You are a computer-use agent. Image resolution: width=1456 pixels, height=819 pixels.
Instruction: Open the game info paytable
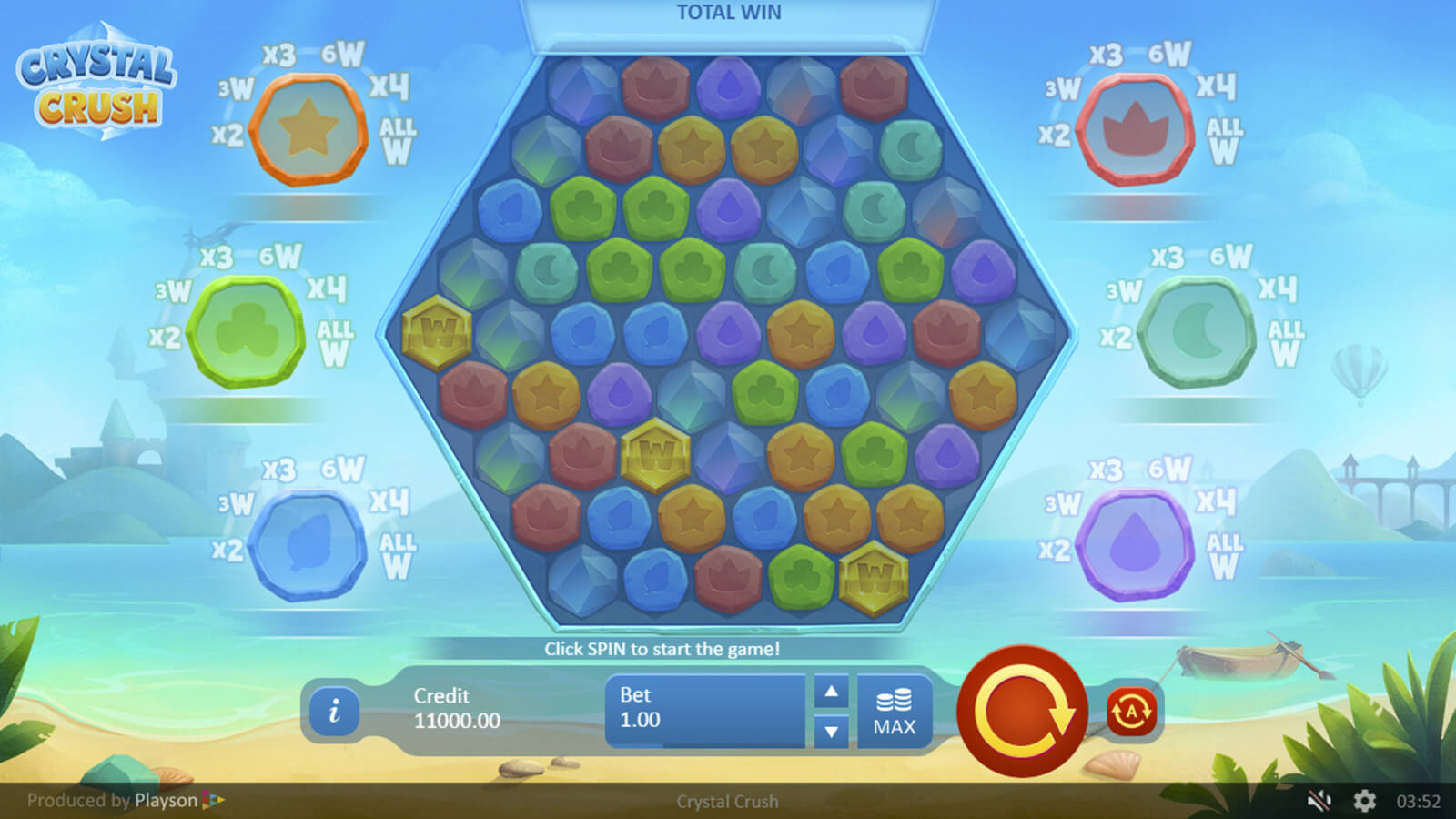[334, 711]
